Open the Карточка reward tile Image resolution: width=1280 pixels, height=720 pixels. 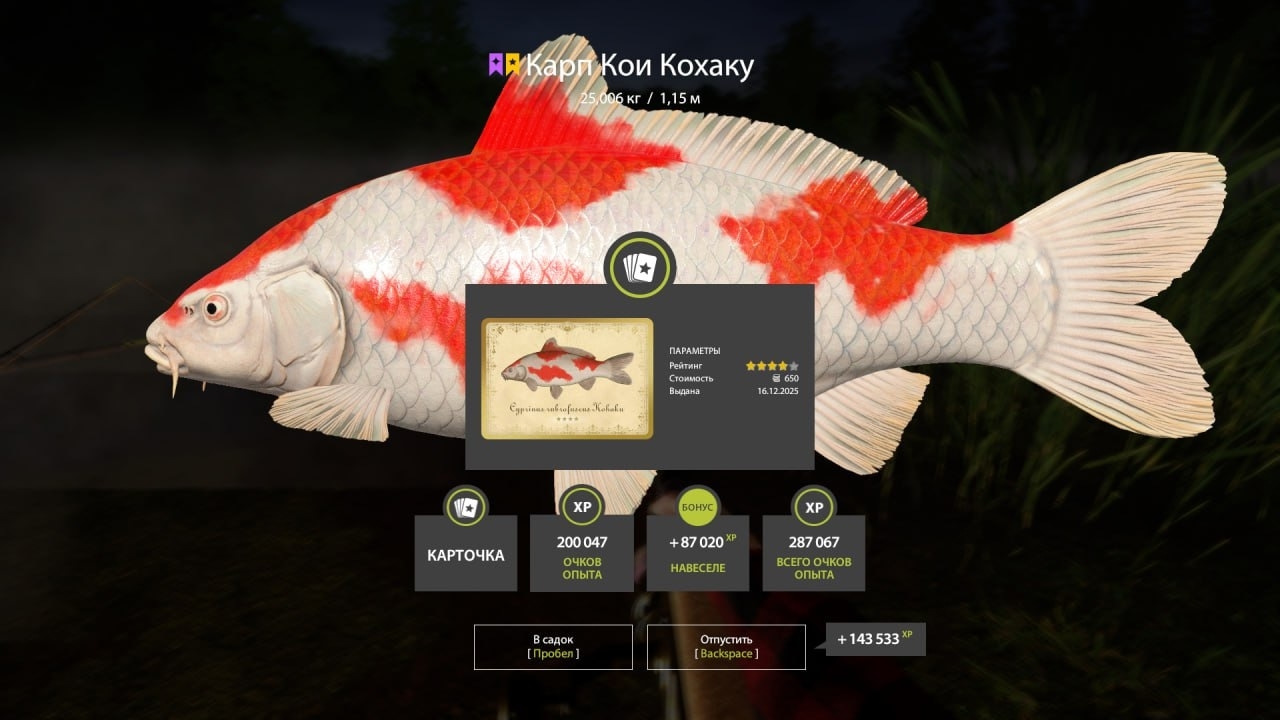pyautogui.click(x=466, y=554)
